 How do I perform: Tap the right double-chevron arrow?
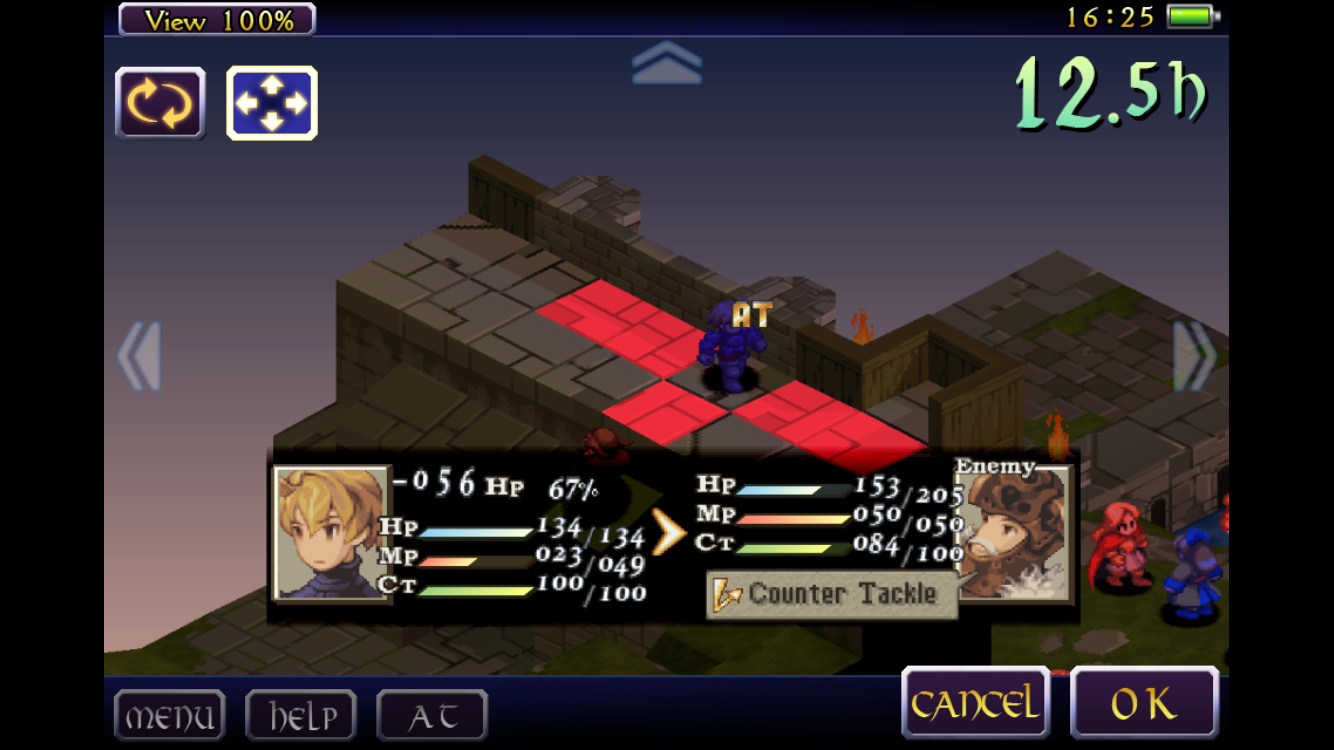point(1194,356)
